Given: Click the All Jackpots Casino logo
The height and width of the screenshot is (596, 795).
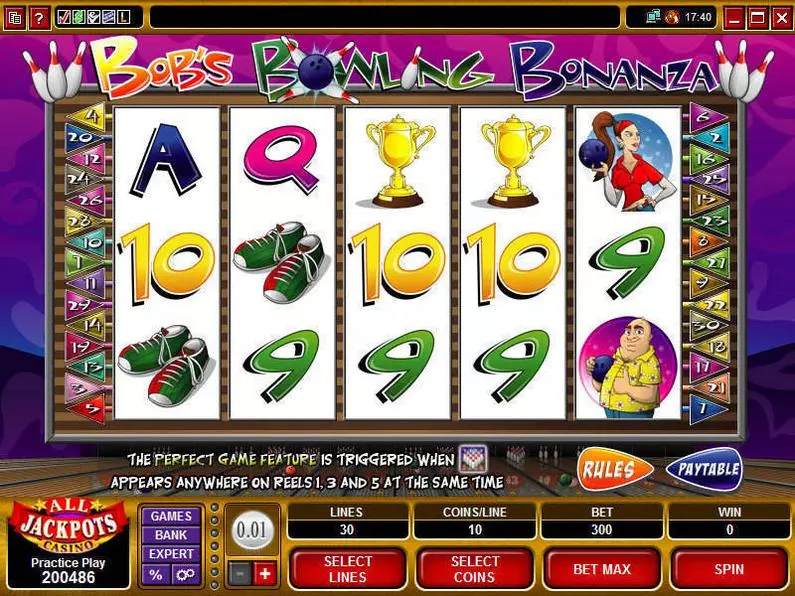Looking at the screenshot, I should click(x=68, y=525).
